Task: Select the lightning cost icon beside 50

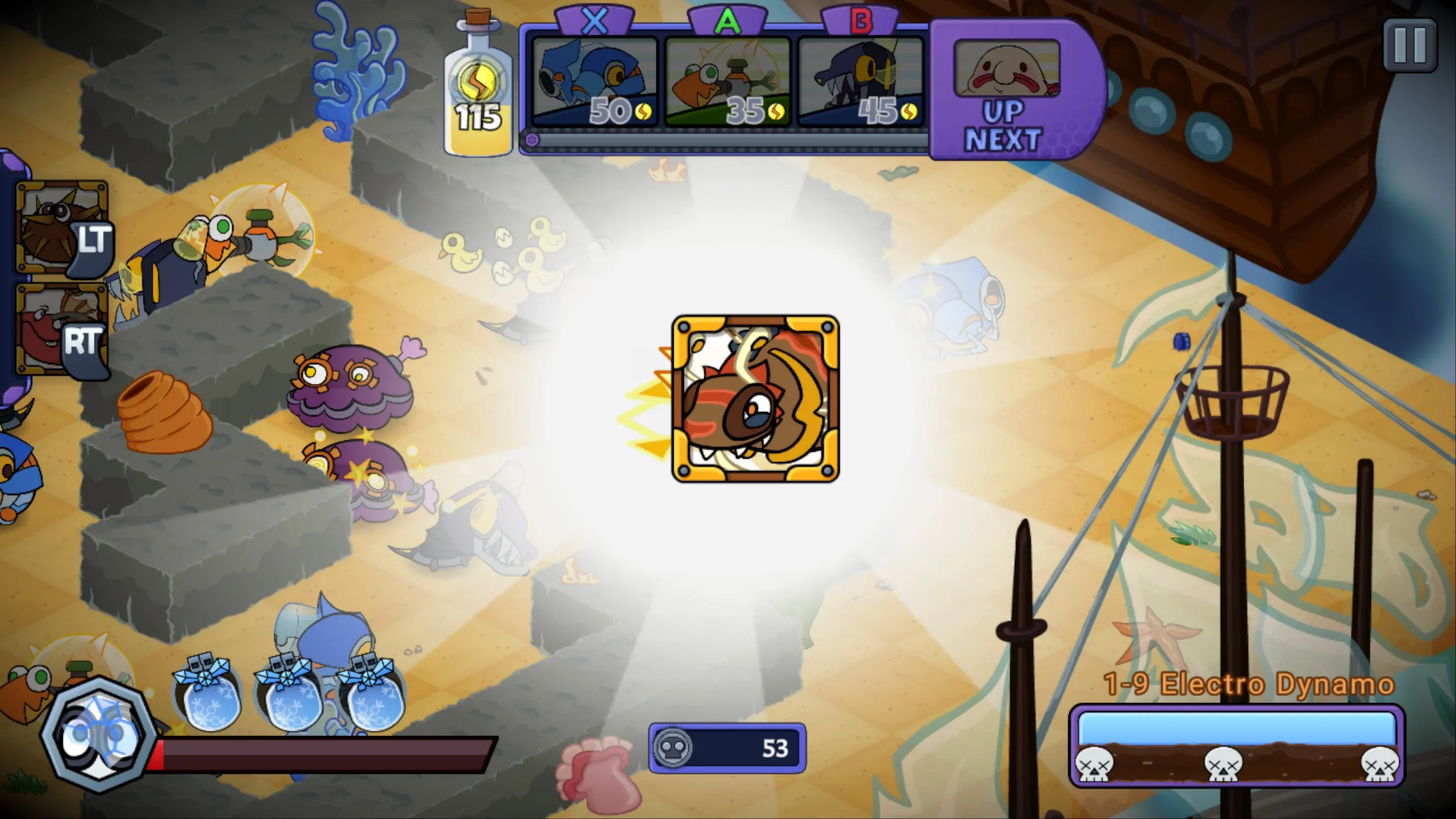Action: click(643, 113)
